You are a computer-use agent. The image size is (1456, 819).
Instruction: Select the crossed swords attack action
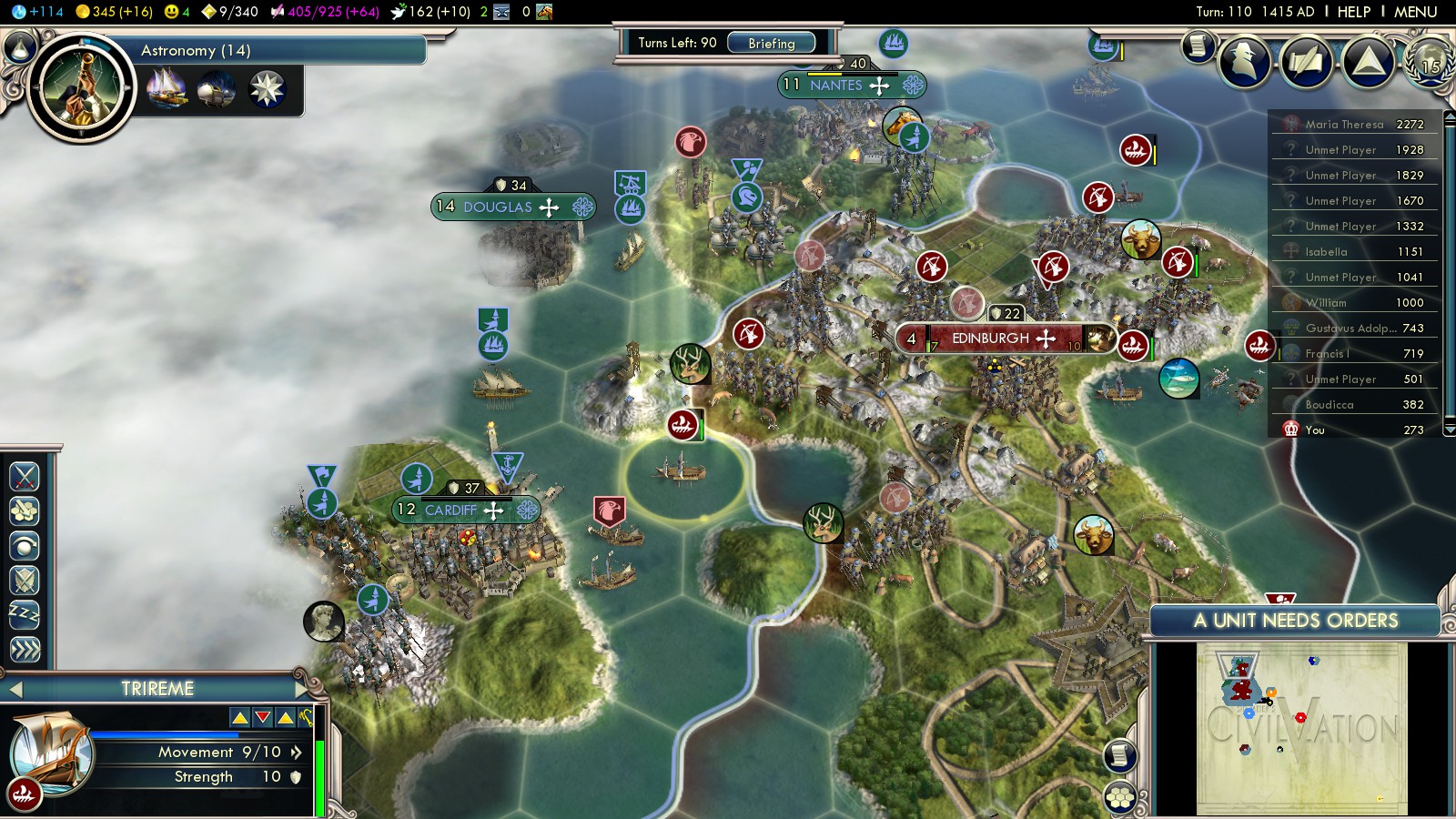(25, 476)
